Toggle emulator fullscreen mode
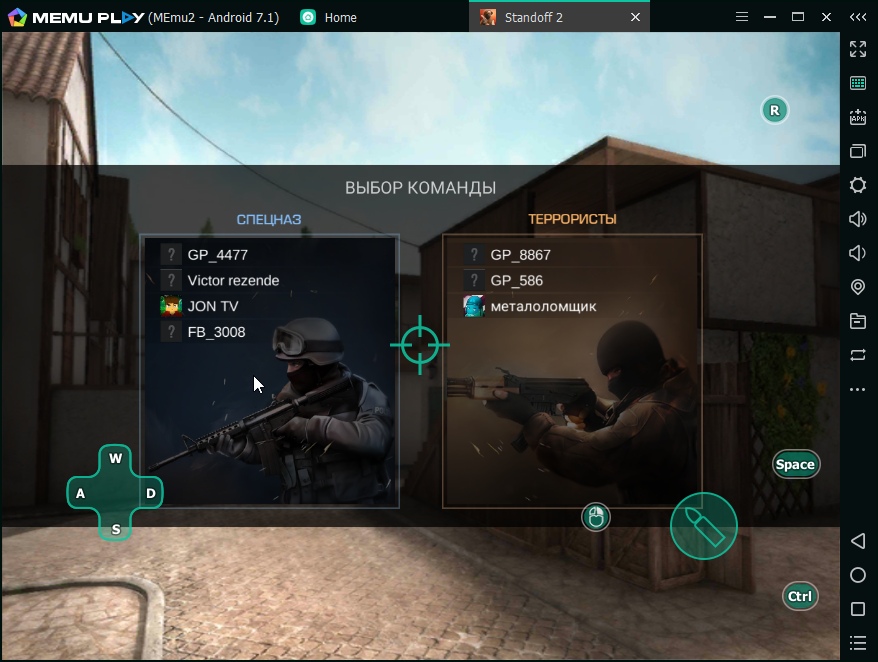The height and width of the screenshot is (662, 878). 857,48
